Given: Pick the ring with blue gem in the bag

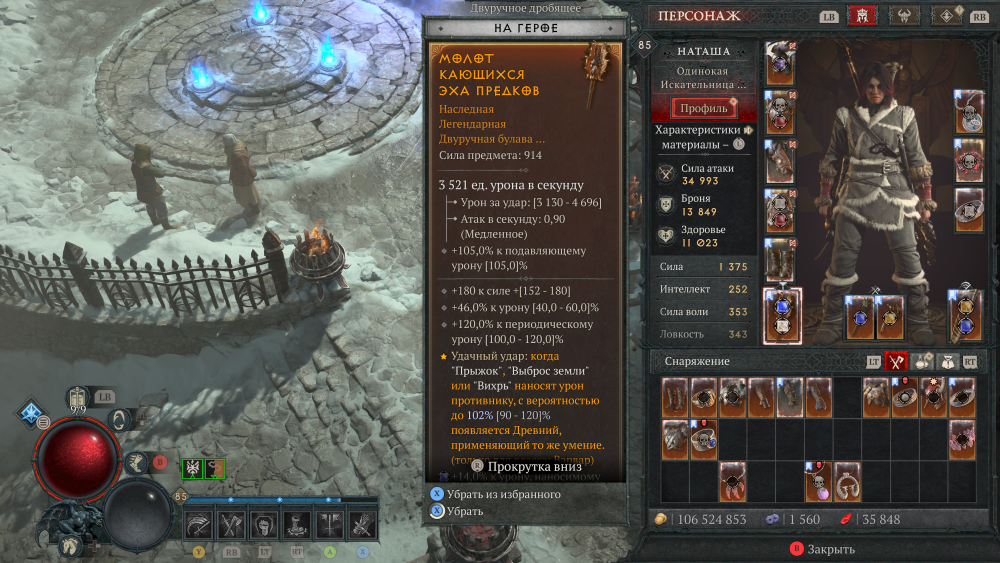Looking at the screenshot, I should [704, 439].
